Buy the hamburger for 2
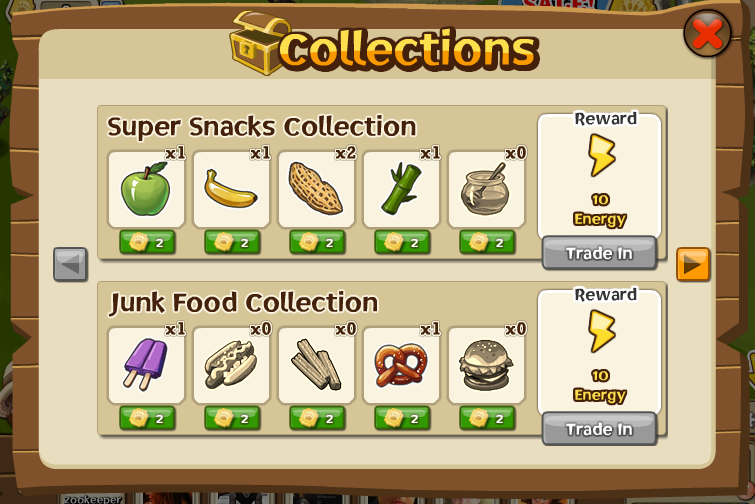 (x=487, y=418)
